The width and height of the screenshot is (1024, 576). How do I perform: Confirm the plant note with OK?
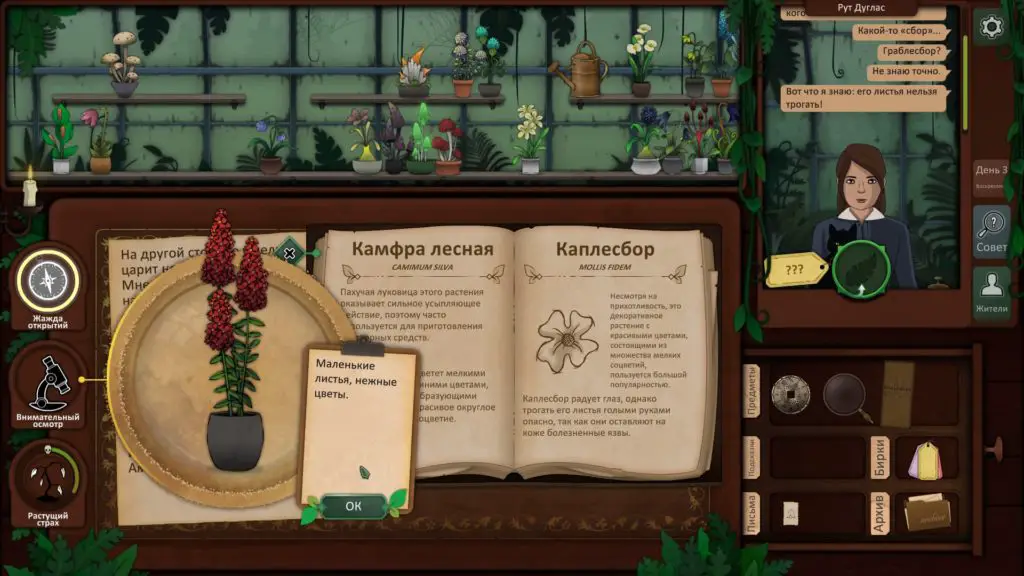[x=353, y=506]
